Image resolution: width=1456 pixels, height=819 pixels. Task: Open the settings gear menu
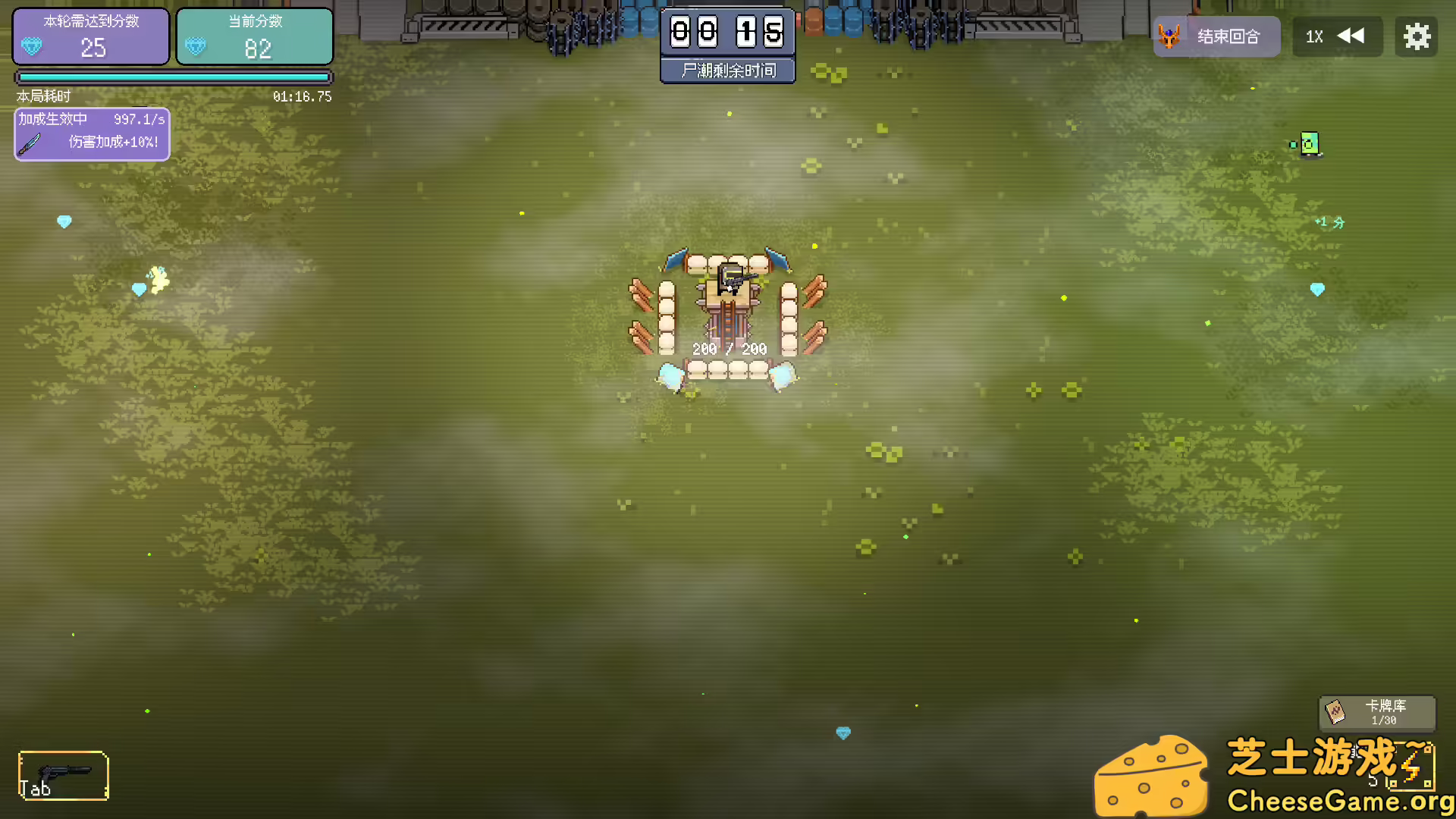click(1417, 36)
